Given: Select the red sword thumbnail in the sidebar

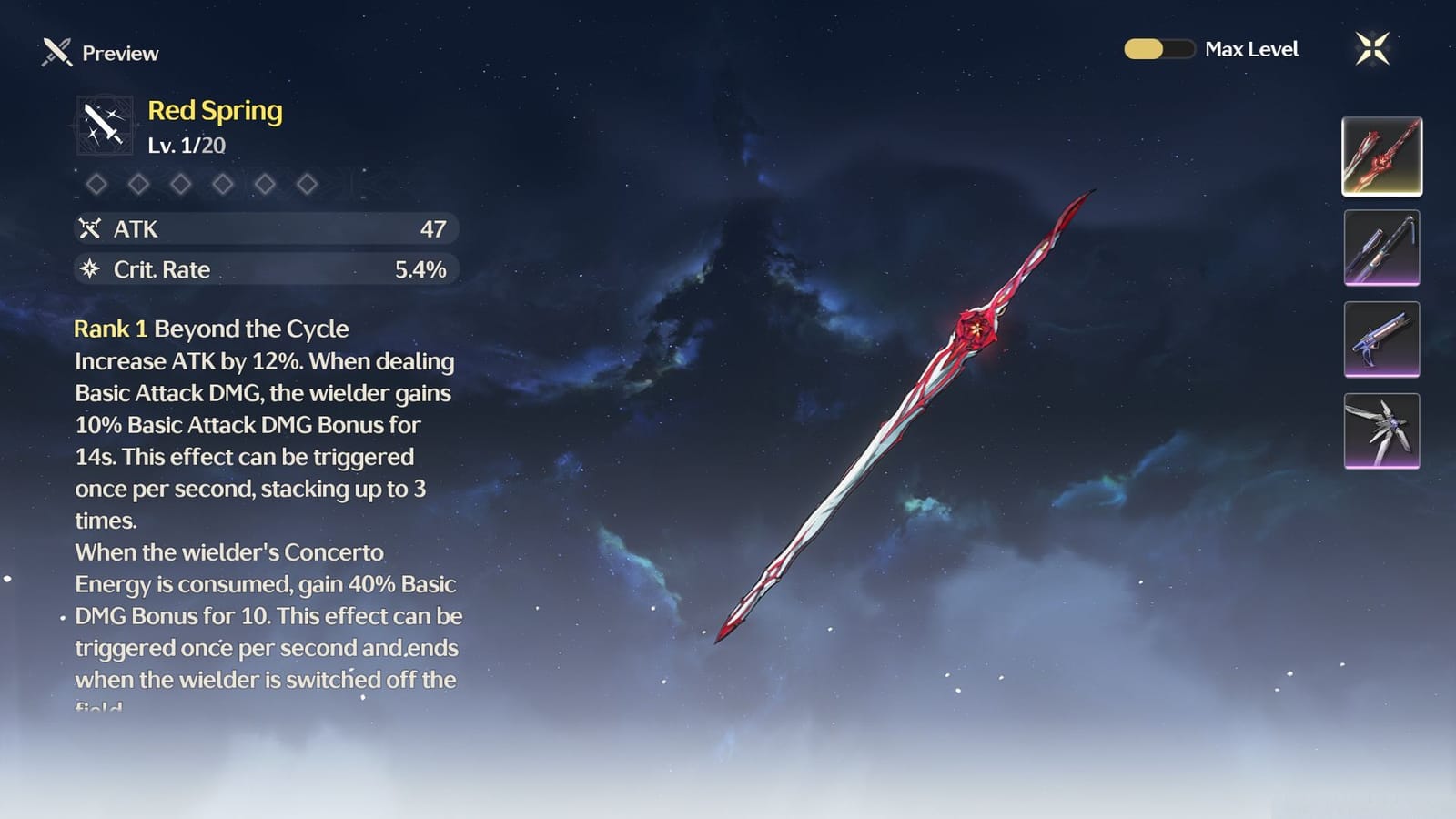Looking at the screenshot, I should point(1381,157).
